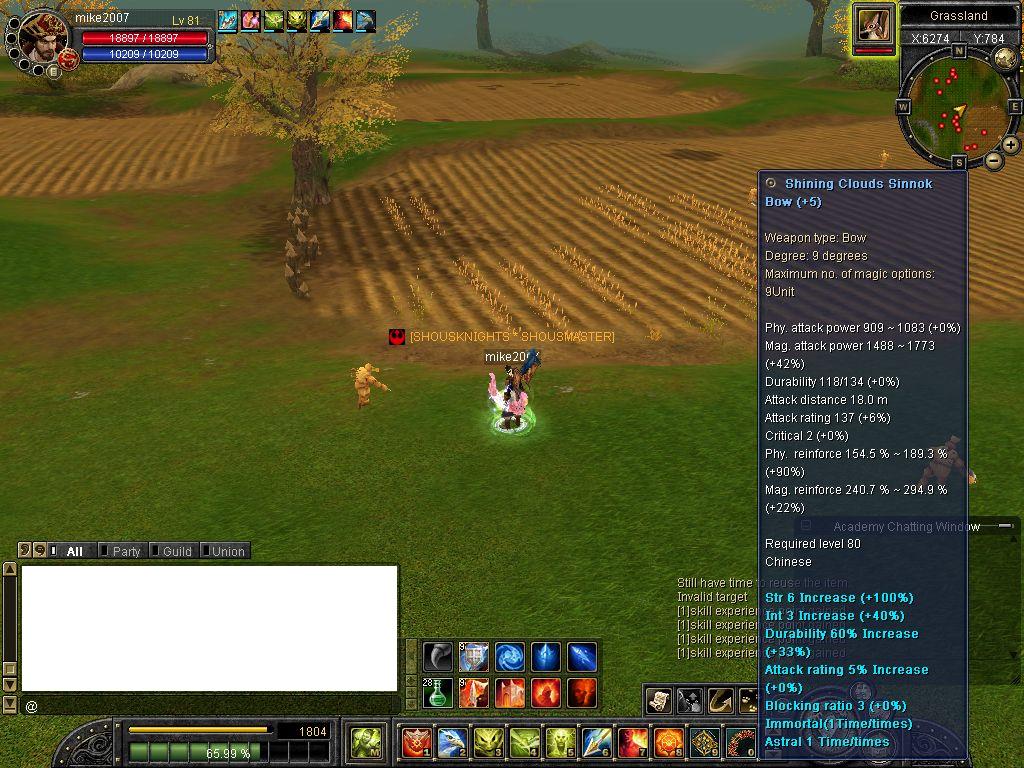Activate the red crest skill in slot 1
Screen dimensions: 1024x768
pyautogui.click(x=416, y=742)
